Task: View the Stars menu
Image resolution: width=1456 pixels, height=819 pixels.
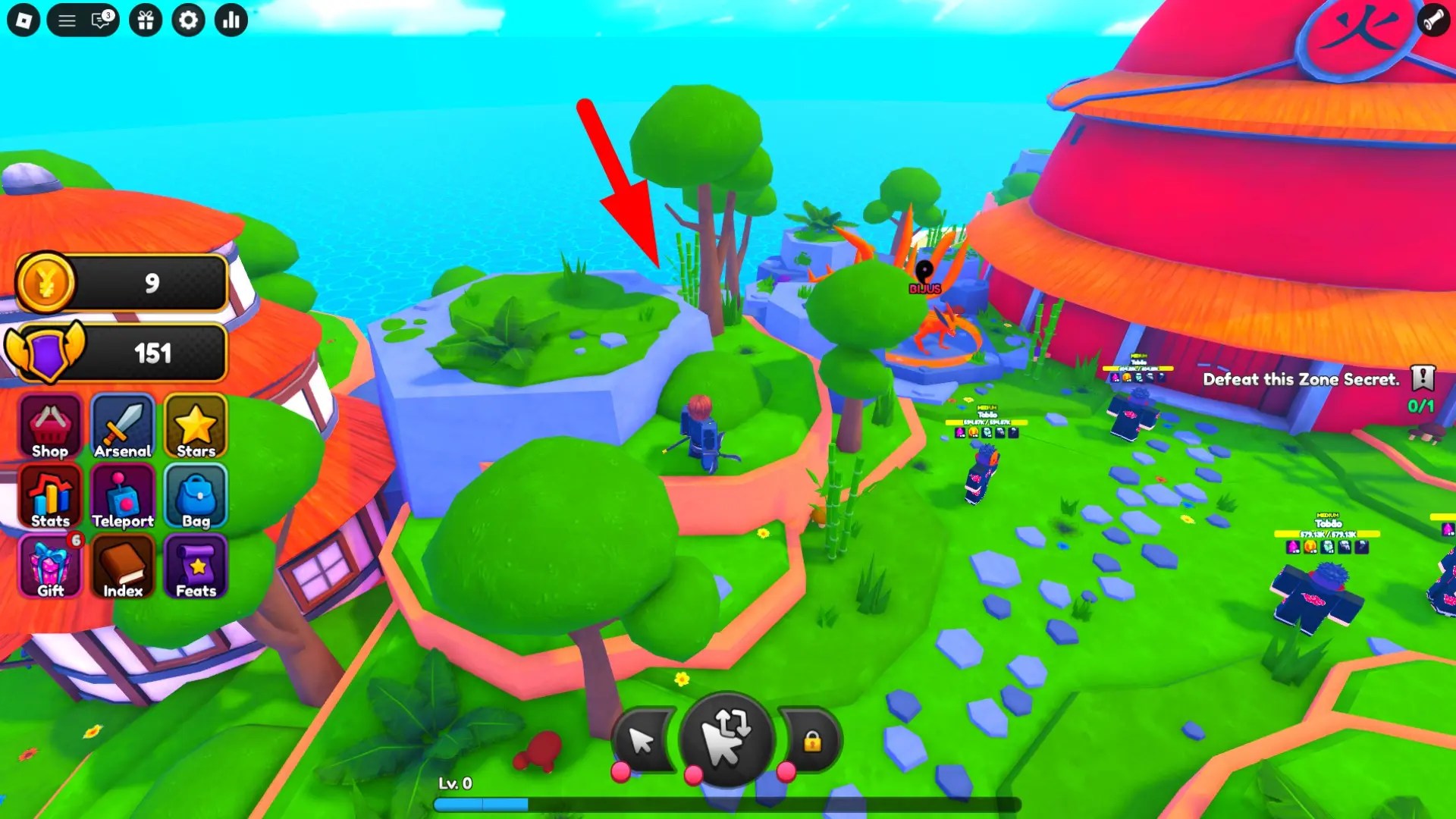Action: click(196, 426)
